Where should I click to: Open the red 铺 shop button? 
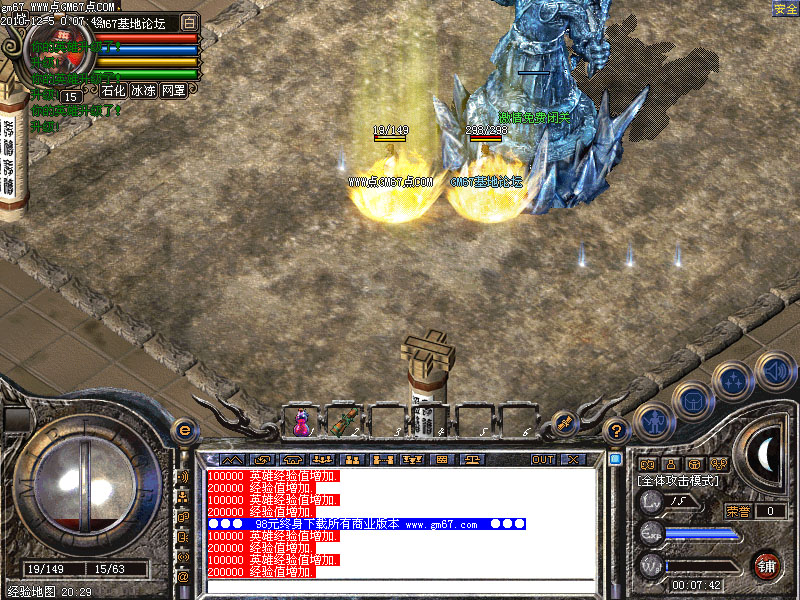click(766, 564)
